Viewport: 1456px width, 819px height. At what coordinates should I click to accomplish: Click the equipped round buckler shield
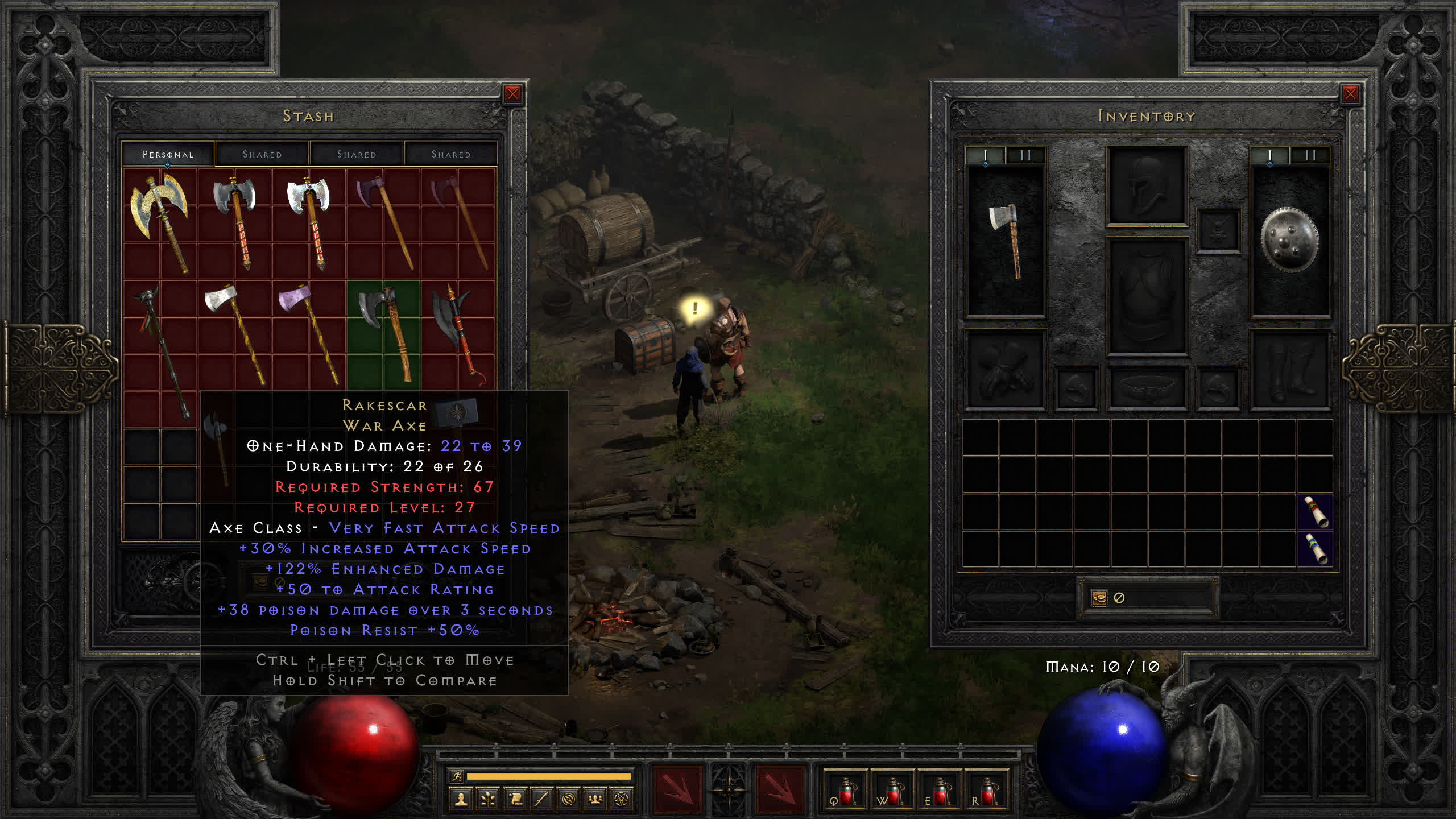[x=1289, y=239]
